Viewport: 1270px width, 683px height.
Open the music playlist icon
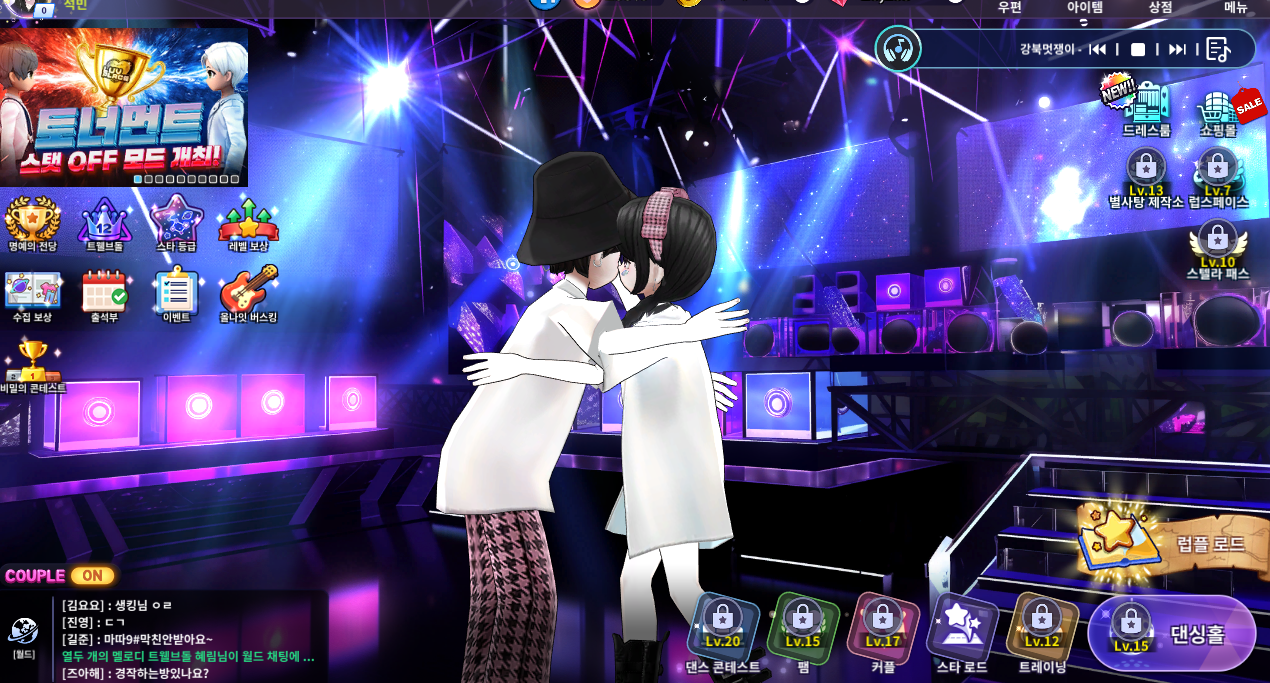click(1217, 49)
